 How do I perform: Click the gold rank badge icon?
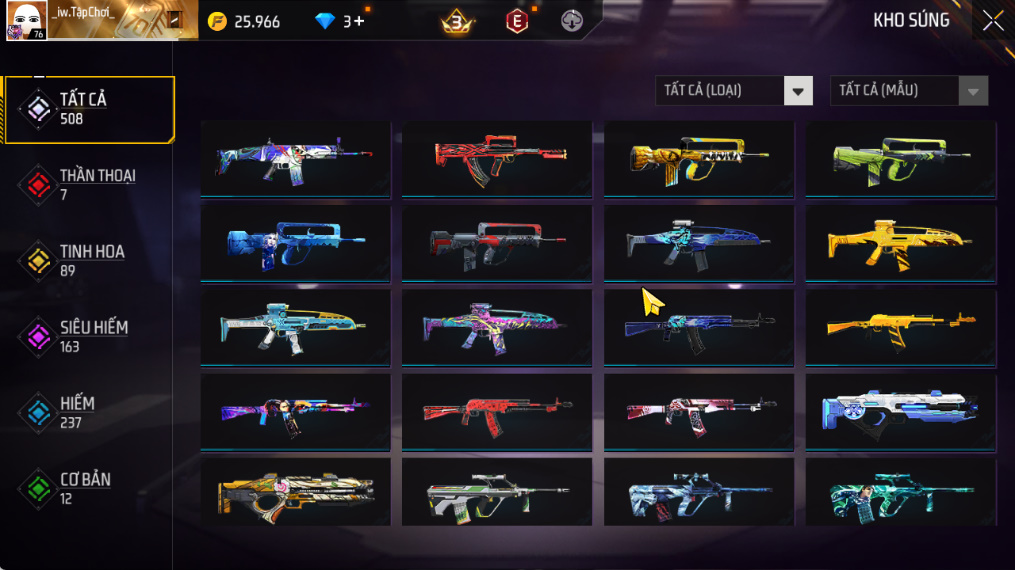pos(457,21)
